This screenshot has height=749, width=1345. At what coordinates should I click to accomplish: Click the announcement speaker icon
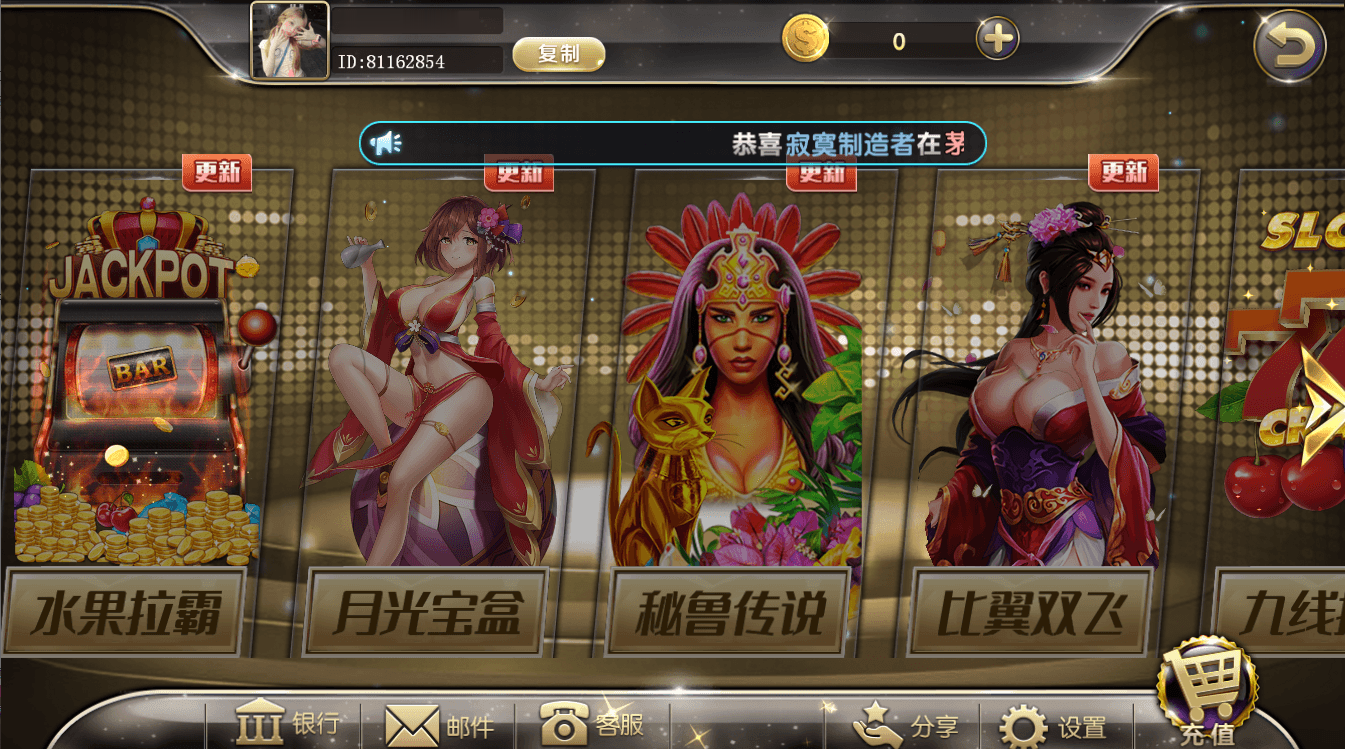pyautogui.click(x=388, y=143)
